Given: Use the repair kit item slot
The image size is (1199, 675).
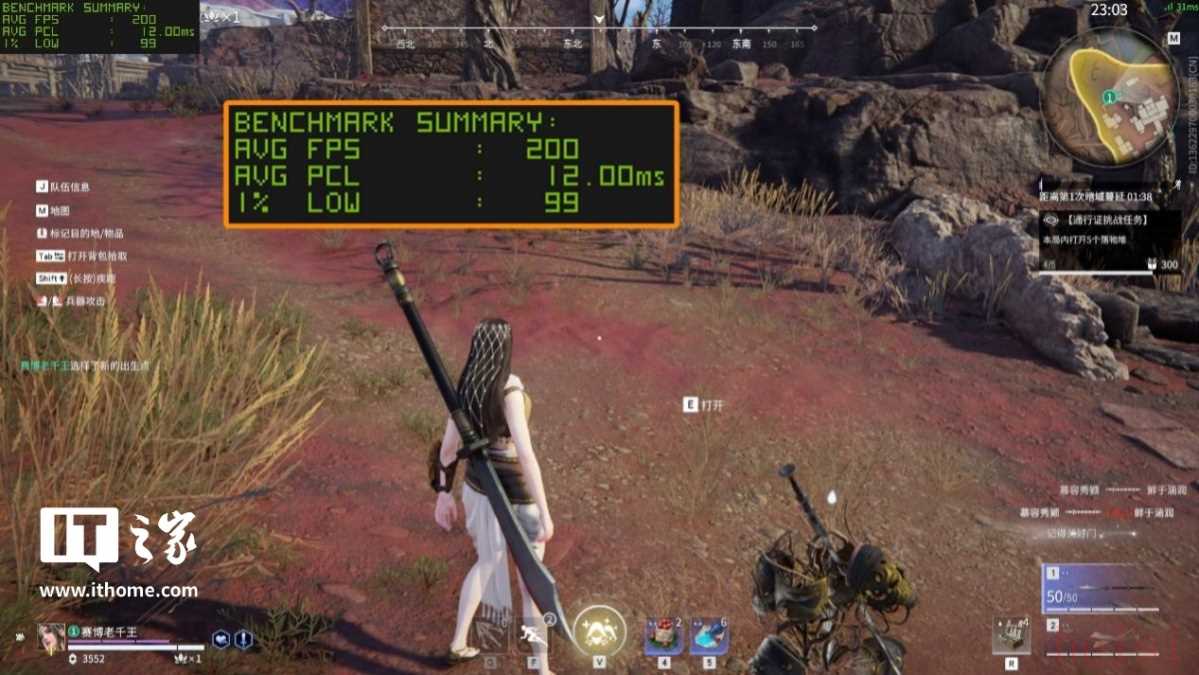Looking at the screenshot, I should (1011, 635).
